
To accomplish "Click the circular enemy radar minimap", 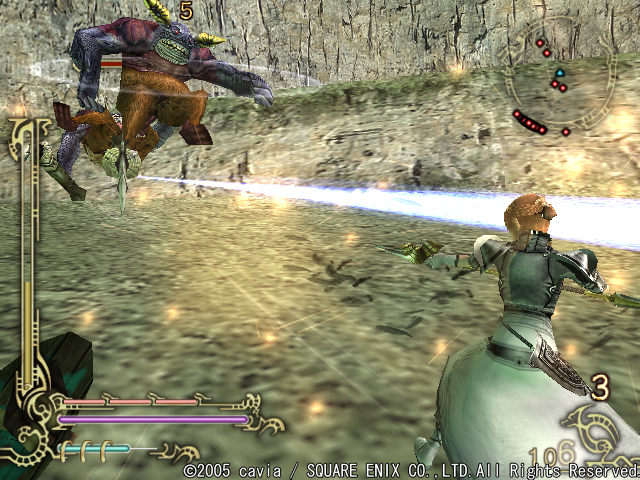I will [x=556, y=80].
